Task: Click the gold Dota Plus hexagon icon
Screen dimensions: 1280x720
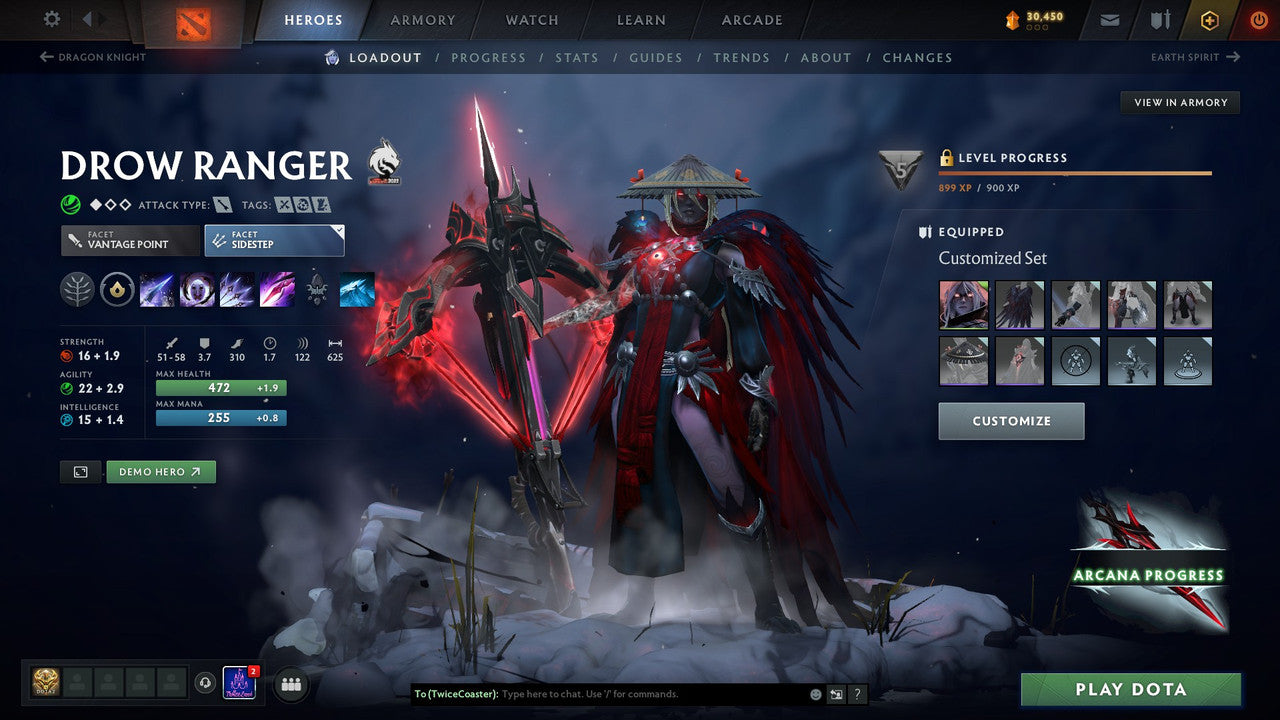Action: pyautogui.click(x=1209, y=20)
